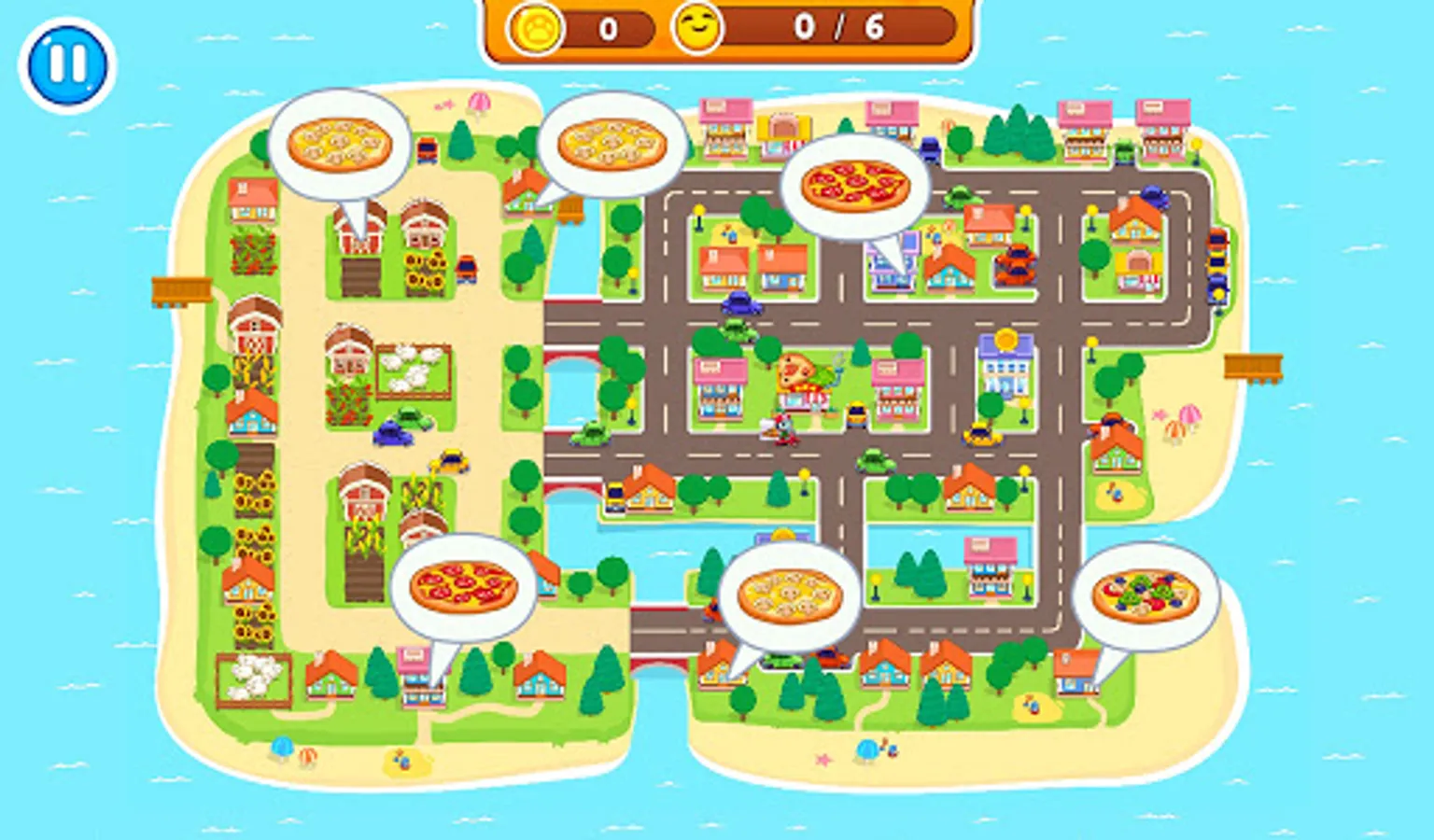Select the salami pizza bubble at bottom left
The image size is (1434, 840).
(x=460, y=586)
